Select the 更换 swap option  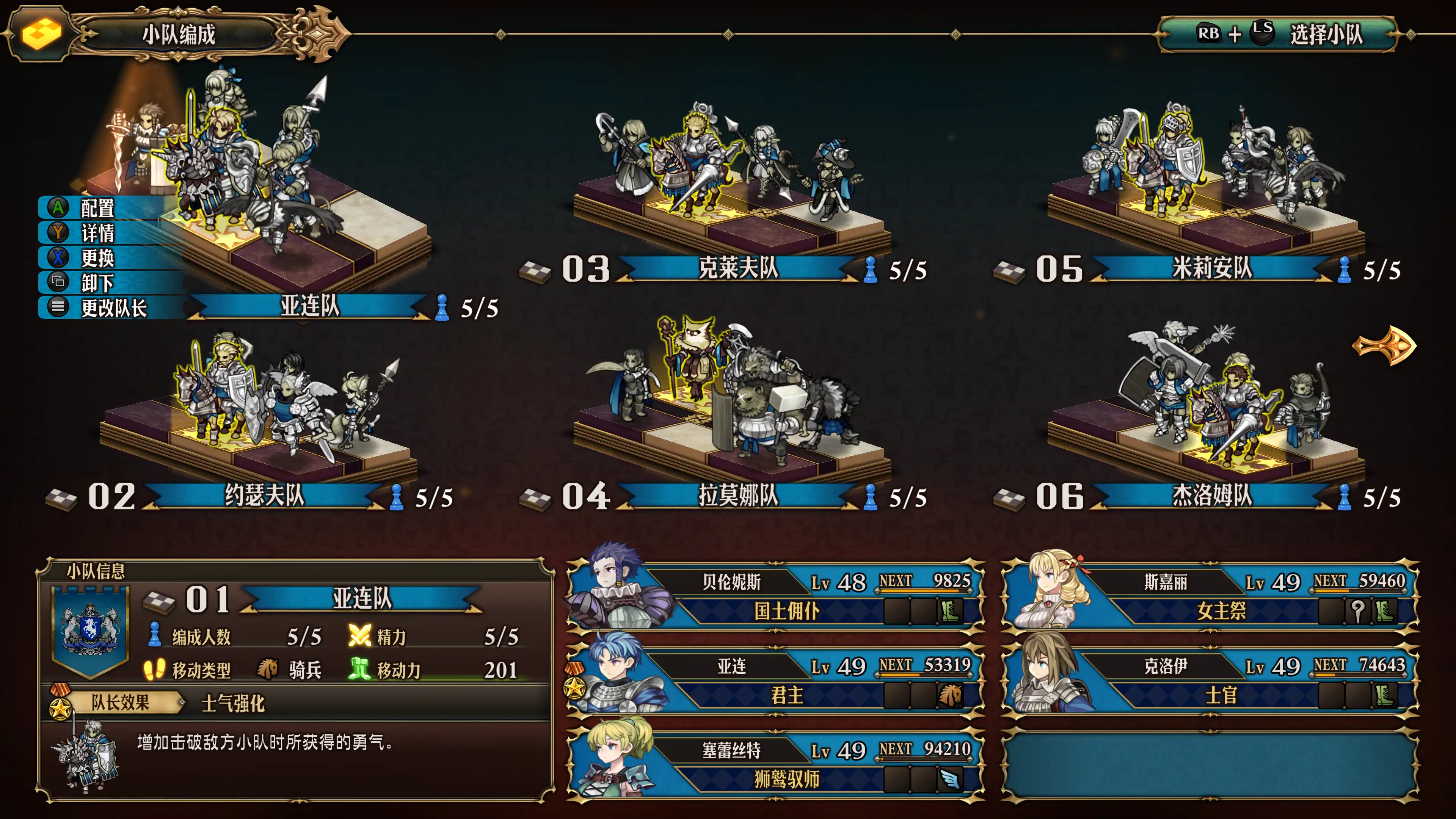pos(97,258)
